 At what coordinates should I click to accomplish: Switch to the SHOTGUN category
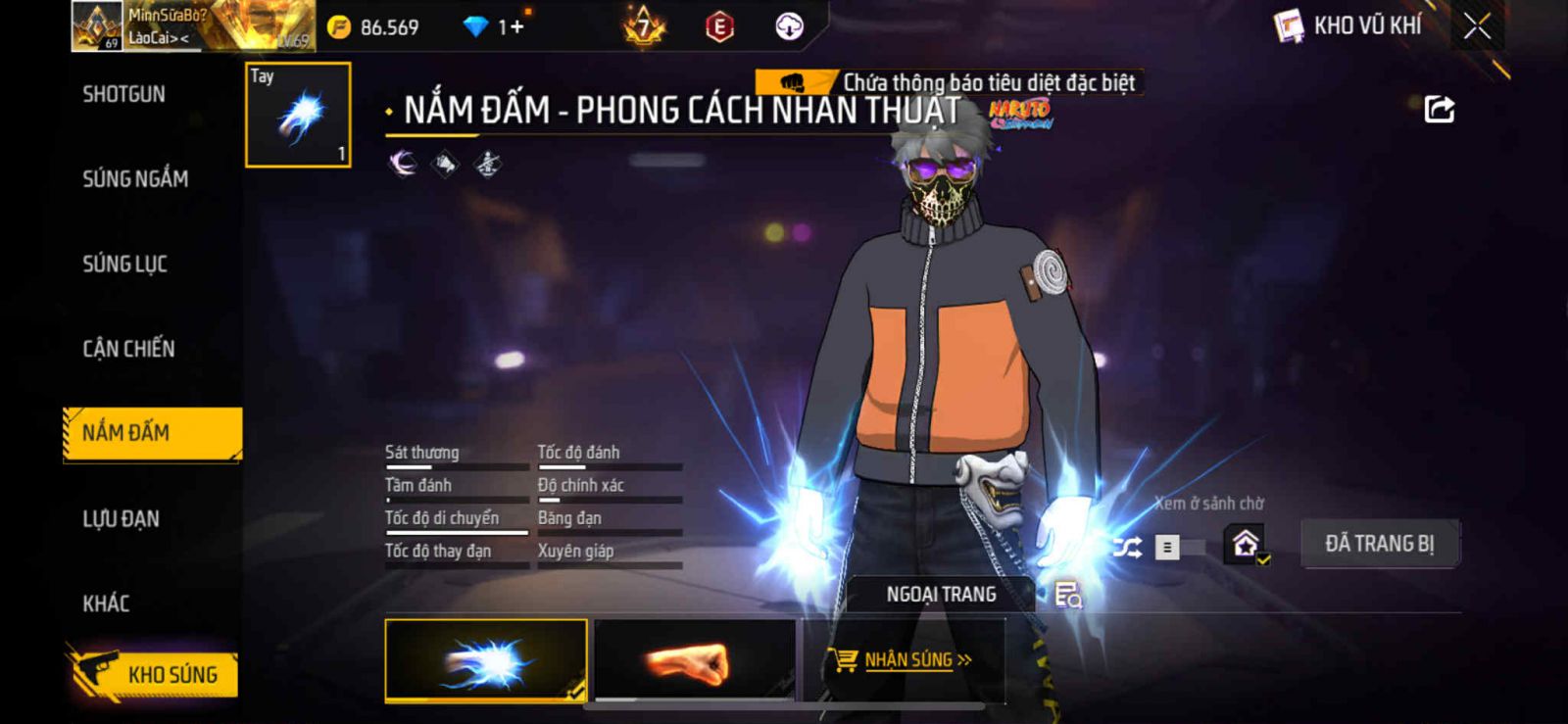click(x=123, y=94)
